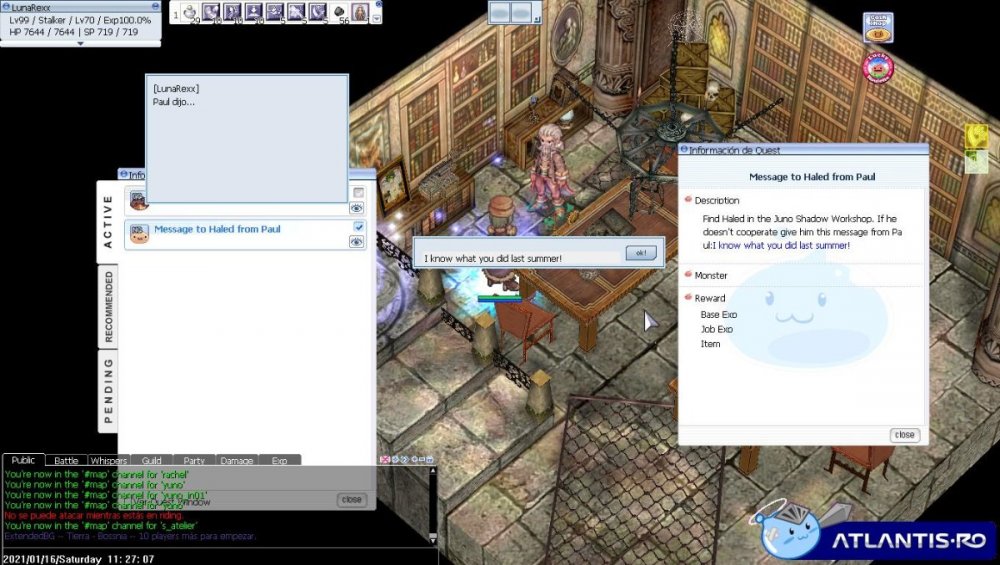Use the character portrait slot in the hotbar
Screen dimensions: 1000x565
[x=360, y=12]
